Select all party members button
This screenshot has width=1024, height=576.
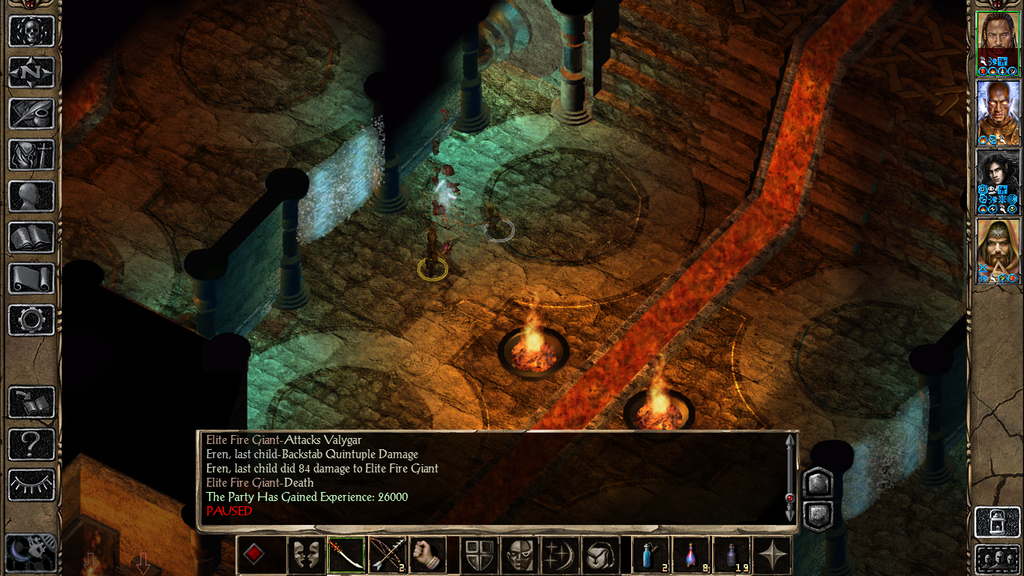point(997,558)
